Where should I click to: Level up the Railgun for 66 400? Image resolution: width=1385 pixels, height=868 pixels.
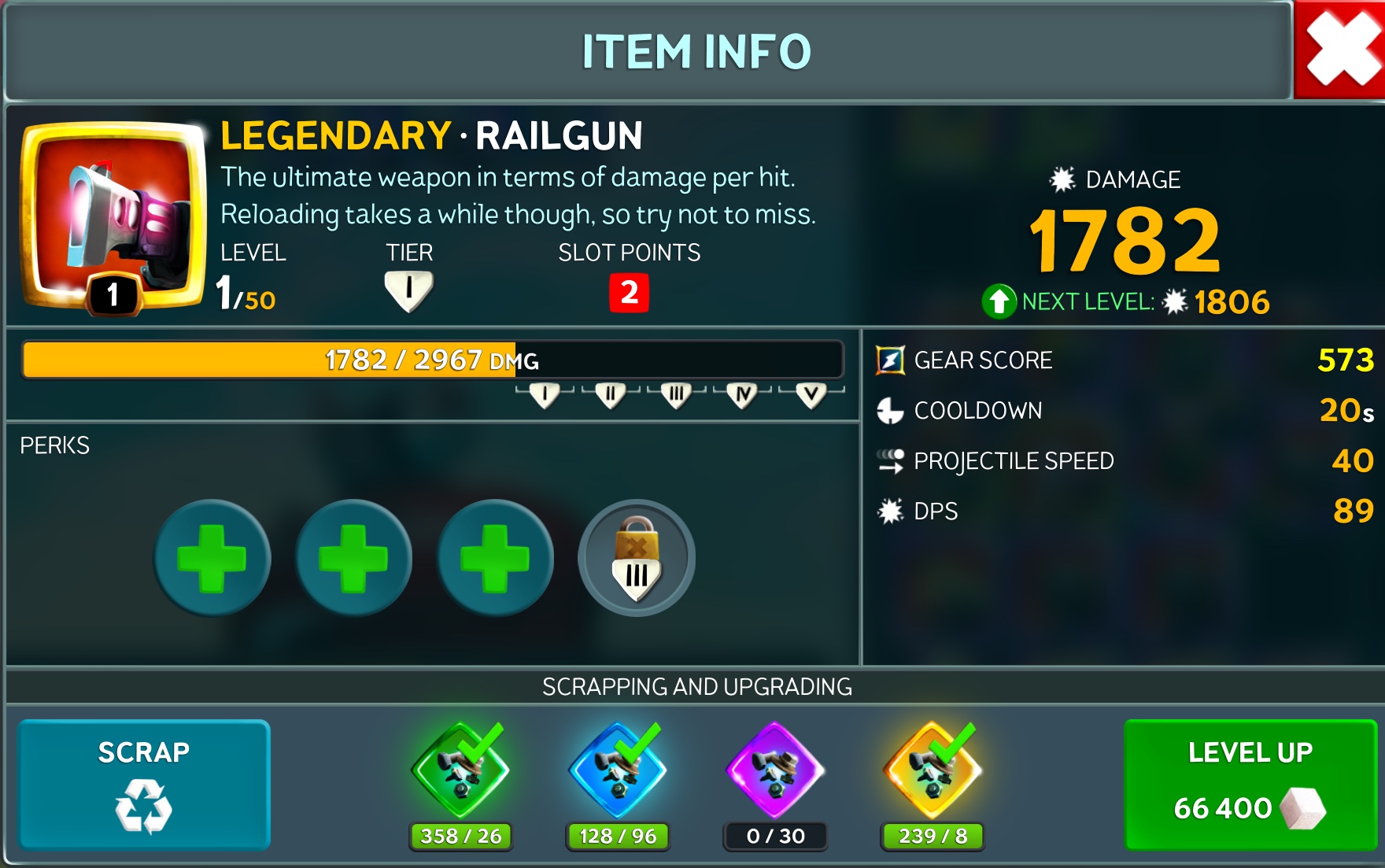tap(1250, 785)
